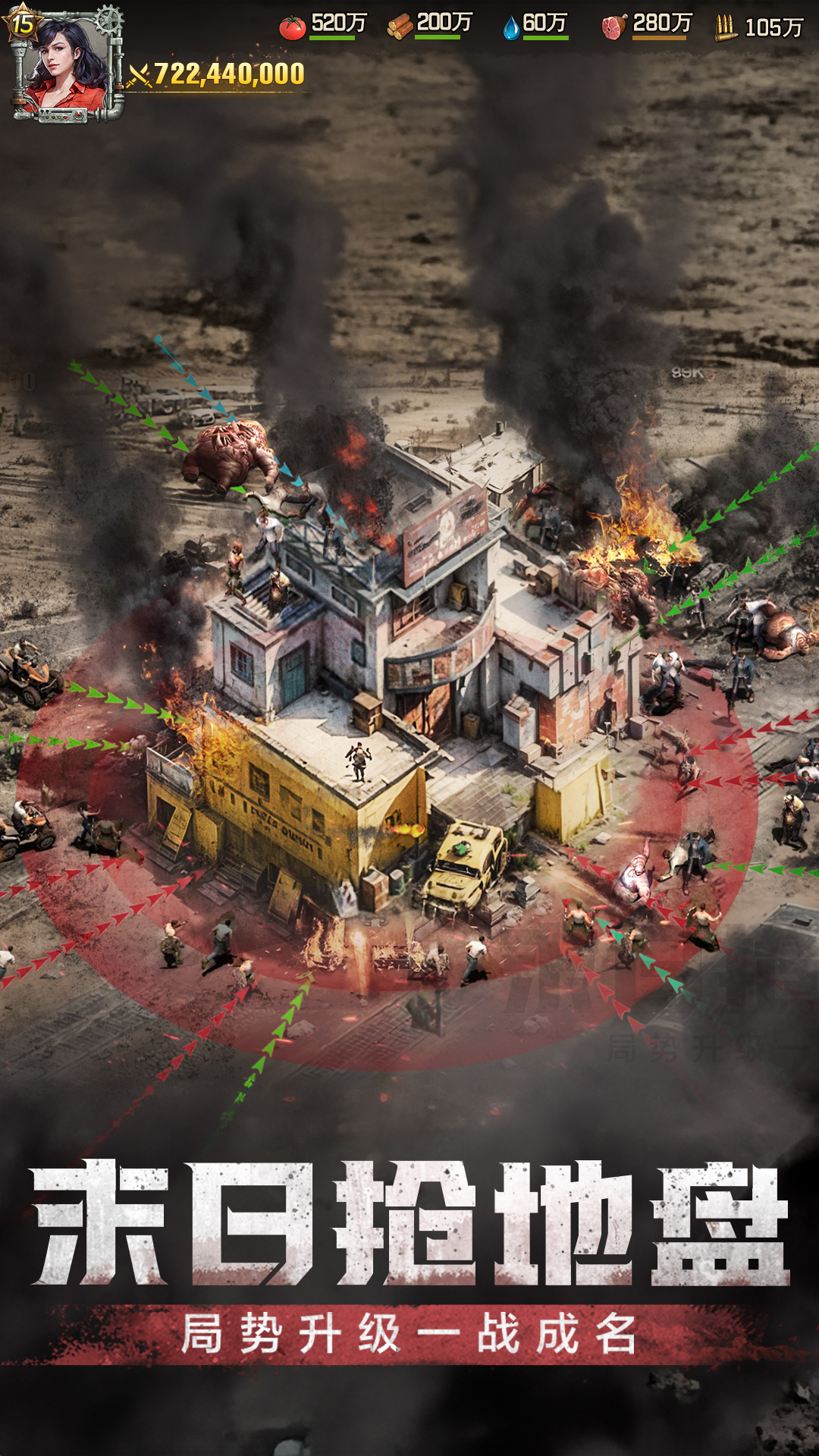Screen dimensions: 819x1456
Task: Open the water droplet resource icon
Action: (511, 28)
